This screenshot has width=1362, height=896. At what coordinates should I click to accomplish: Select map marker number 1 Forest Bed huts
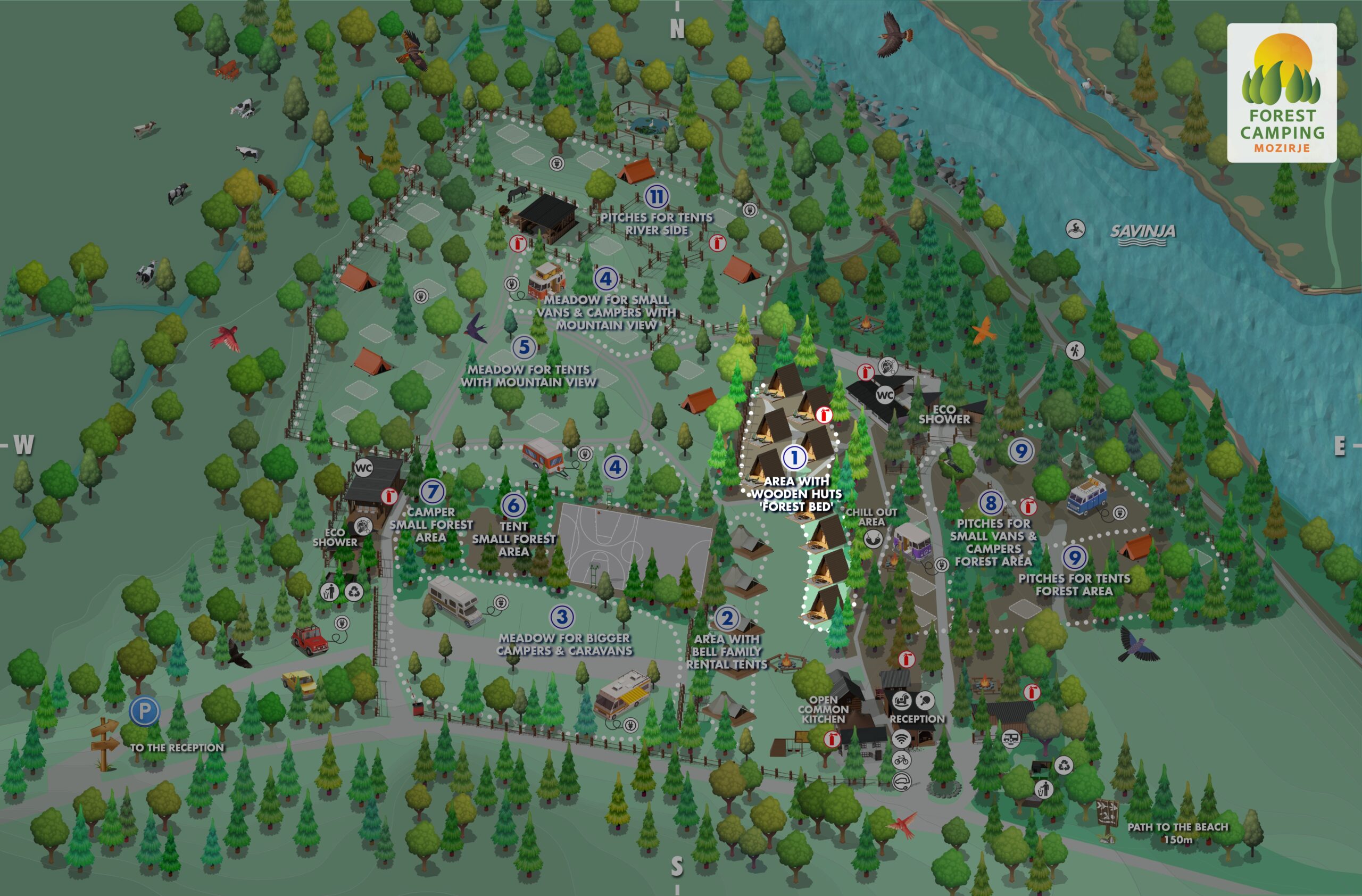click(x=794, y=457)
